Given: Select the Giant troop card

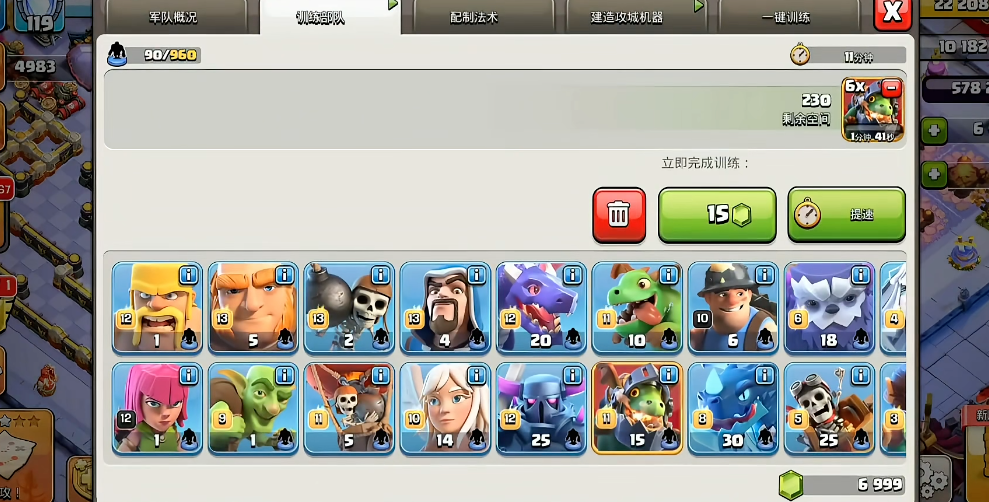Looking at the screenshot, I should click(x=253, y=308).
